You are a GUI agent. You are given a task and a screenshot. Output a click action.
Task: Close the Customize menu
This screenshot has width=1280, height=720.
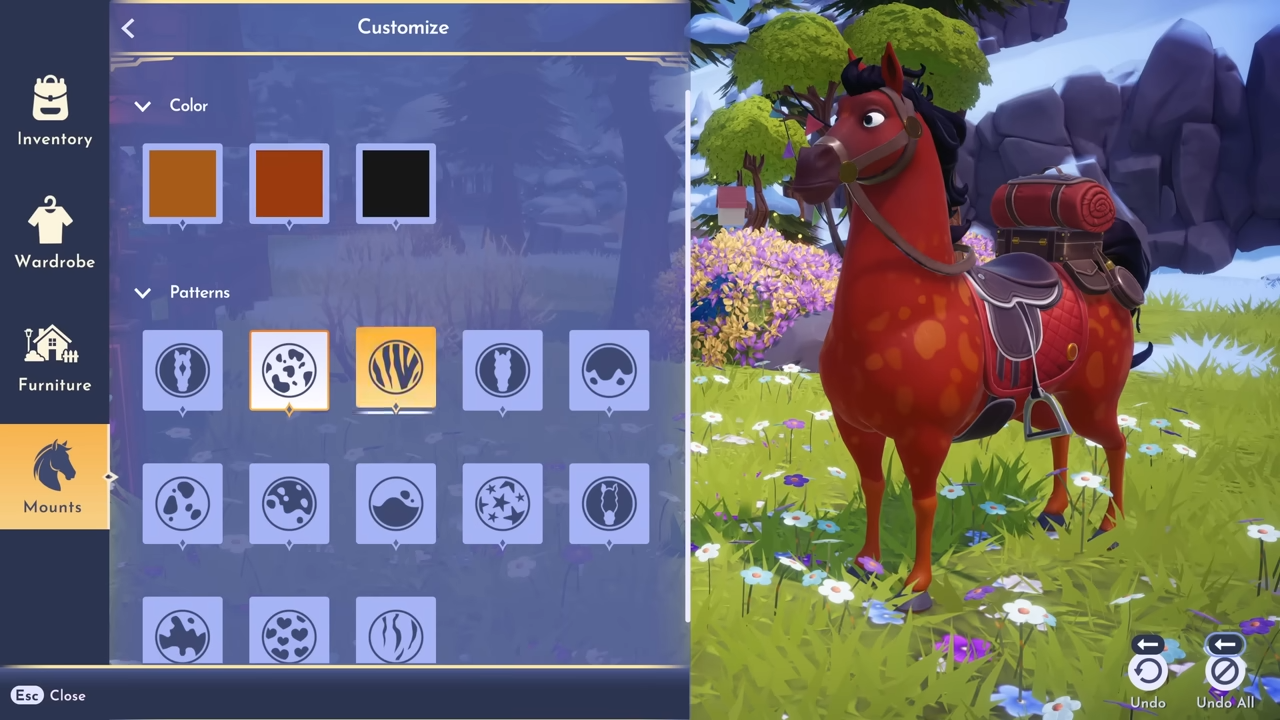click(49, 695)
